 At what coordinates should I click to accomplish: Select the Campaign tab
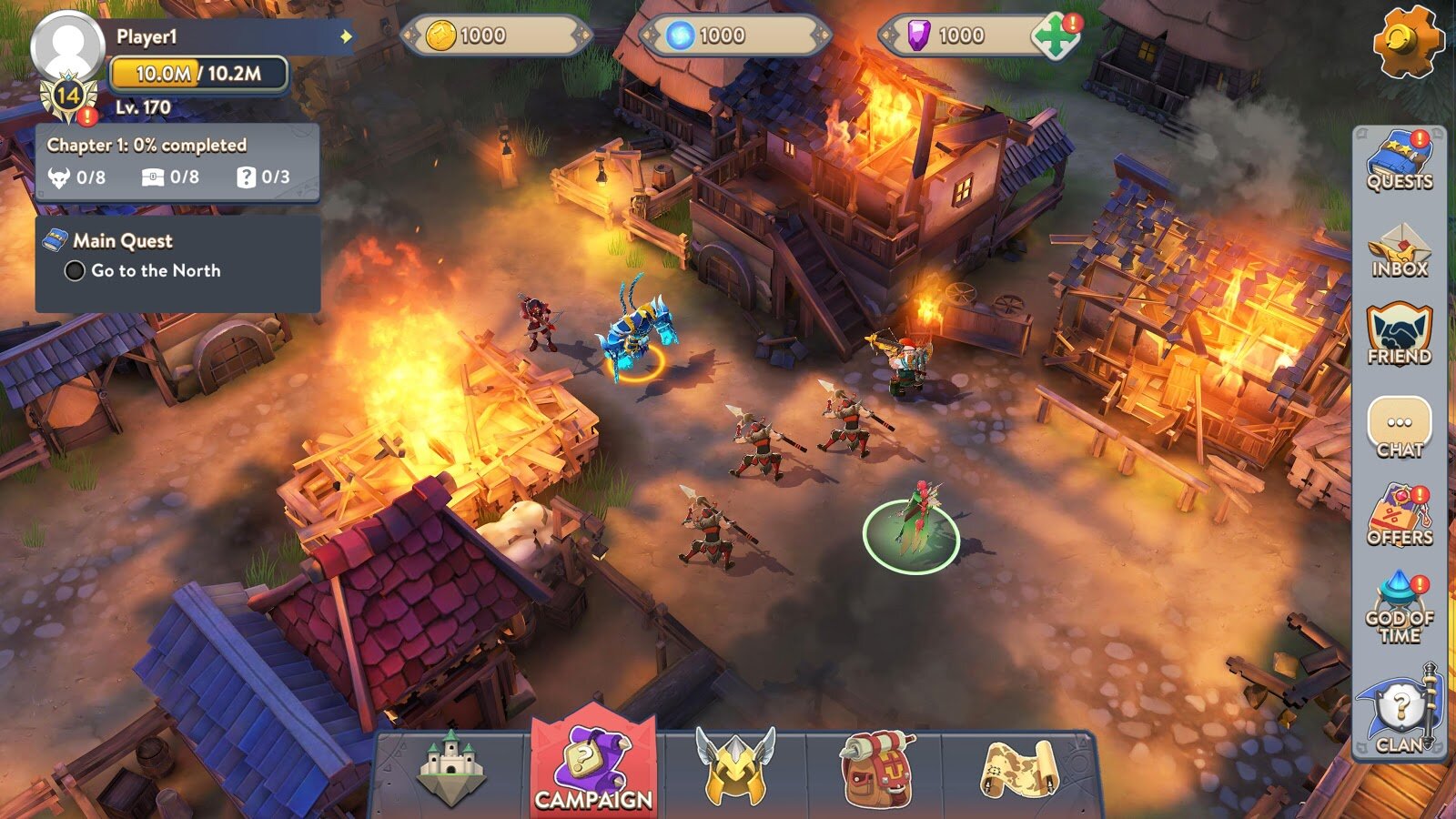tap(593, 770)
